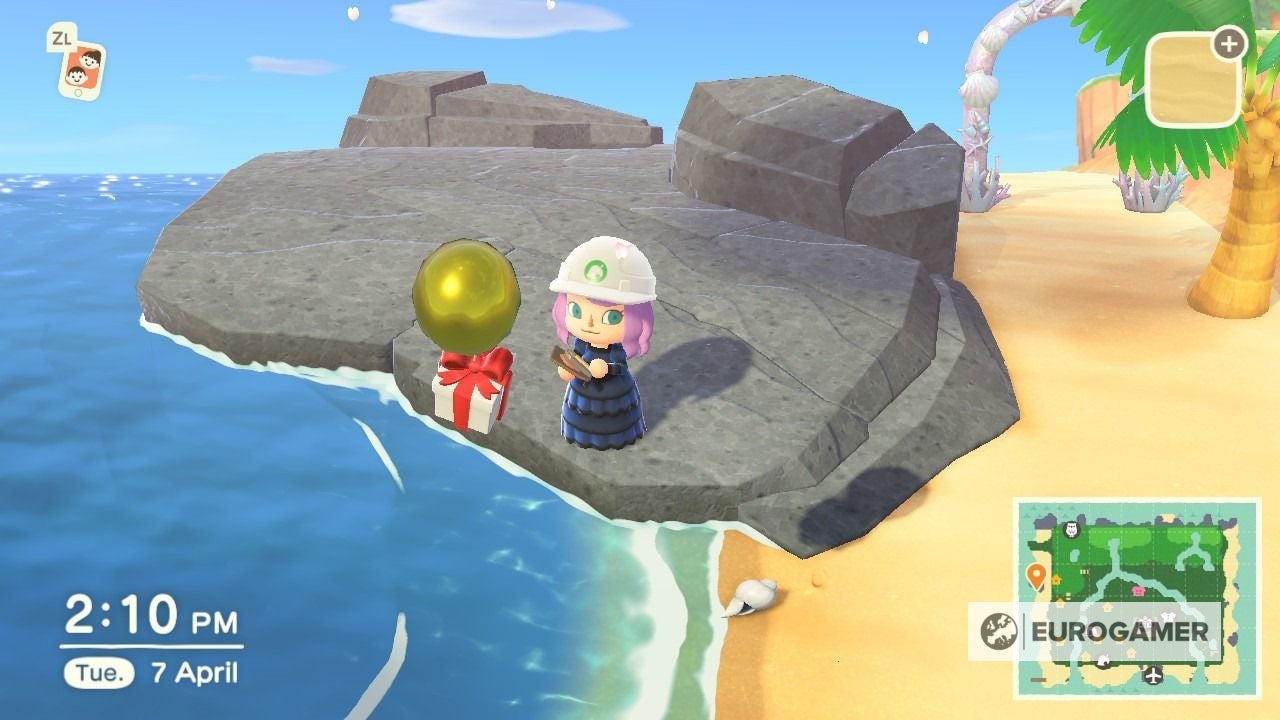Click the airplane airport icon on the minimap
Screen dimensions: 1280x720
[1152, 676]
